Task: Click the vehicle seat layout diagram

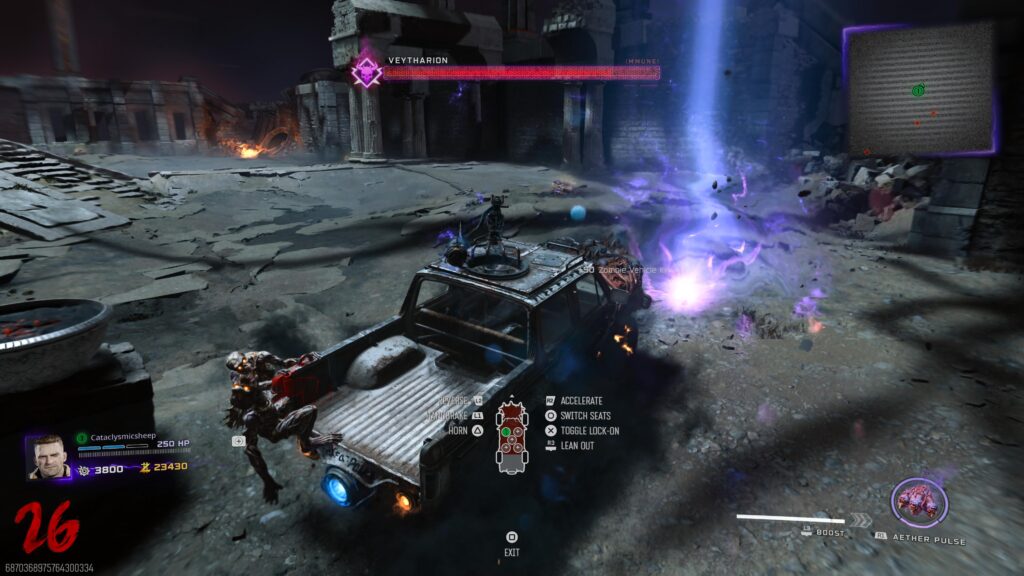Action: pyautogui.click(x=512, y=436)
